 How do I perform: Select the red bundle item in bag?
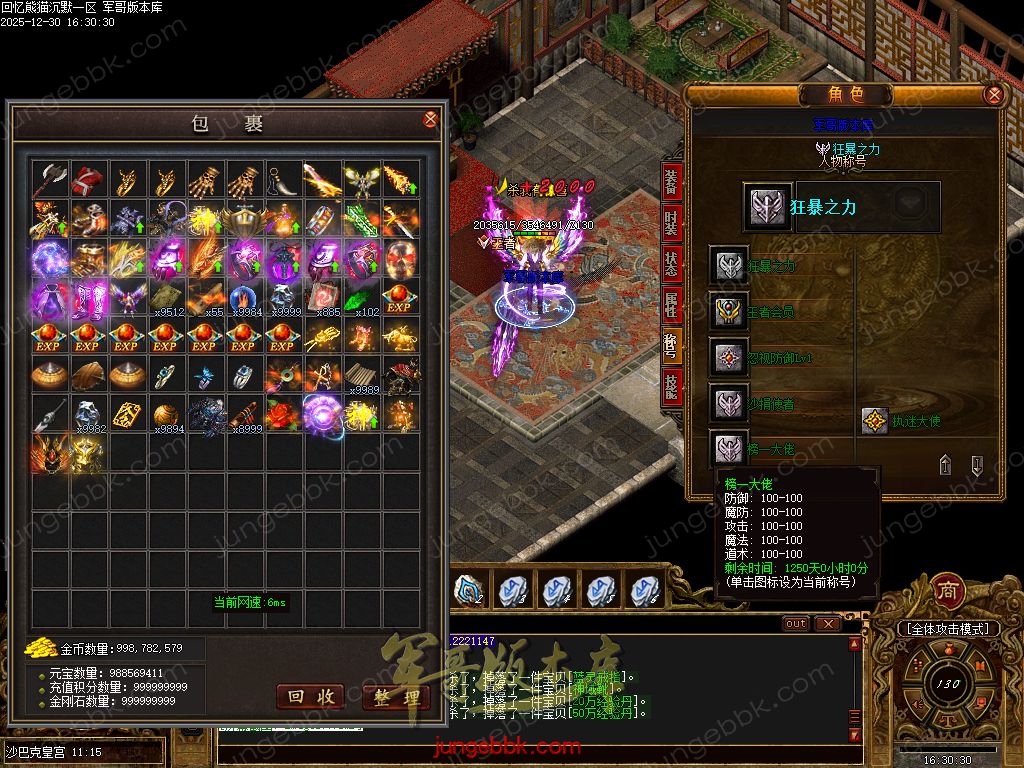pyautogui.click(x=87, y=180)
